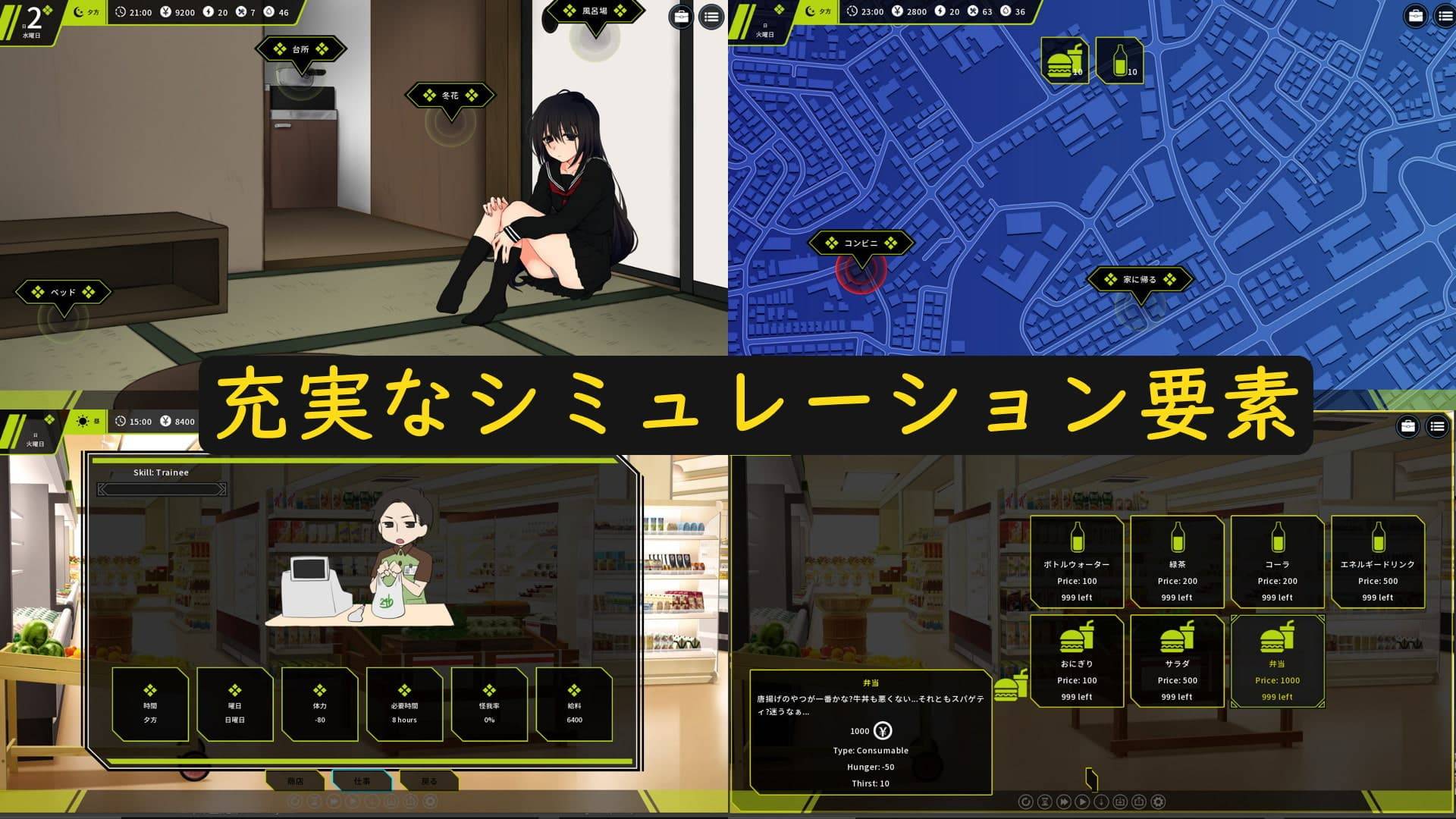
Task: Switch to the 商店 shop tab
Action: tap(296, 781)
